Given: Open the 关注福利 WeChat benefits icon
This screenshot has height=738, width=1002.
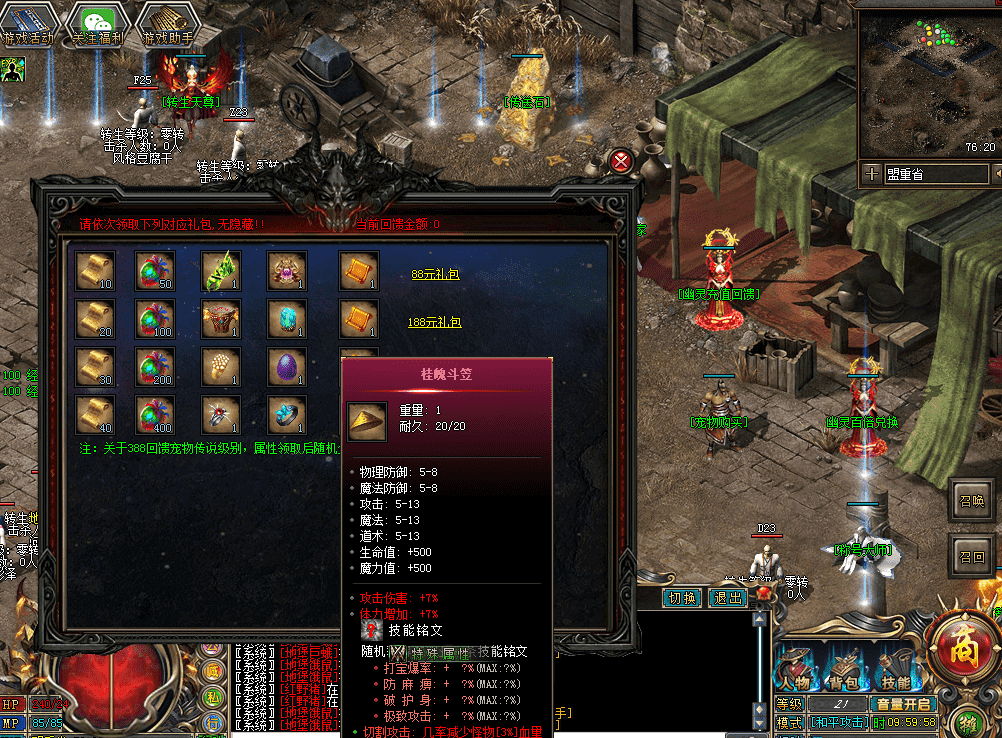Looking at the screenshot, I should pos(97,24).
